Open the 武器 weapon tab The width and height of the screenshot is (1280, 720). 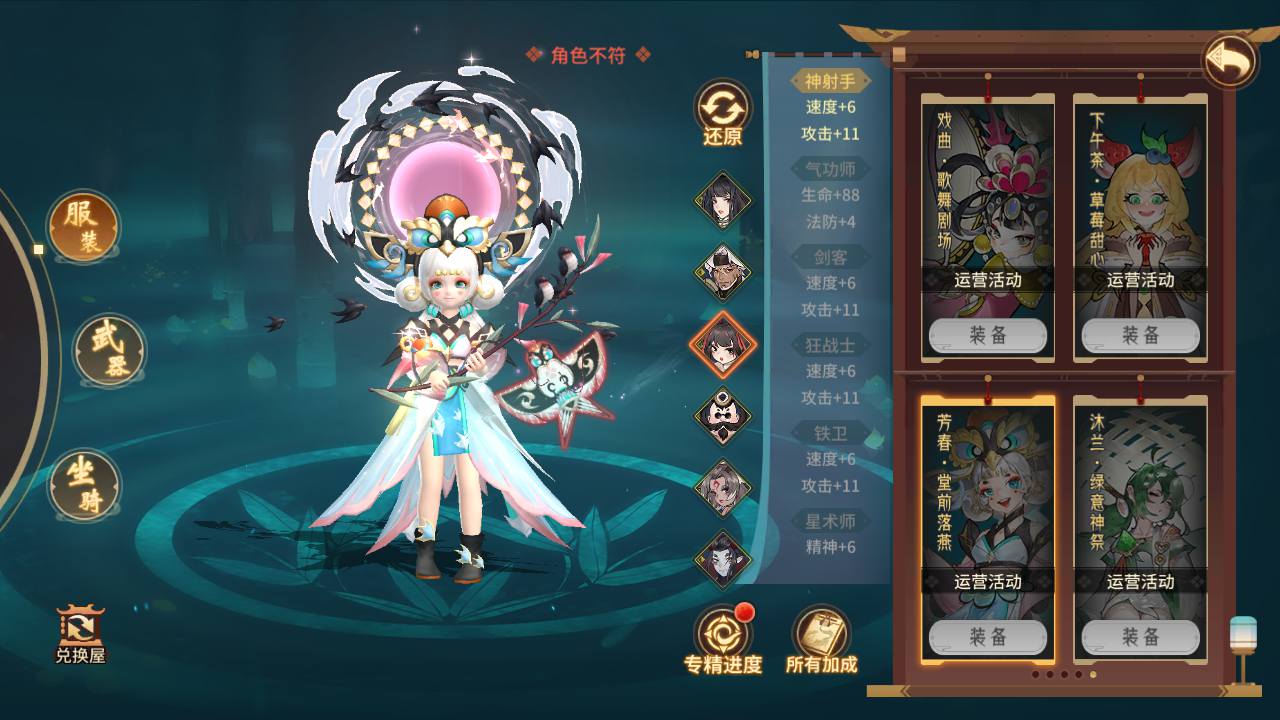point(110,351)
